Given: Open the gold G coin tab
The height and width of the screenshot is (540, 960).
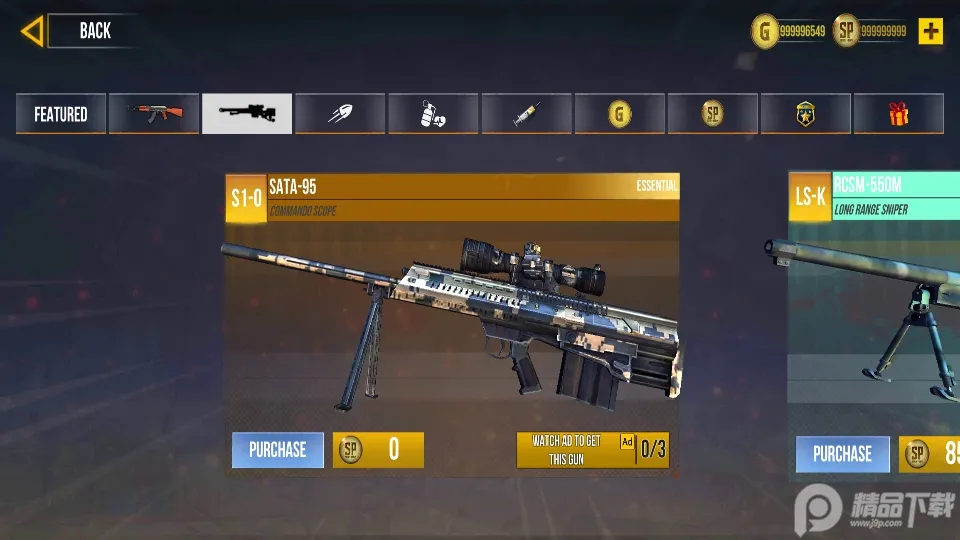Looking at the screenshot, I should coord(619,114).
